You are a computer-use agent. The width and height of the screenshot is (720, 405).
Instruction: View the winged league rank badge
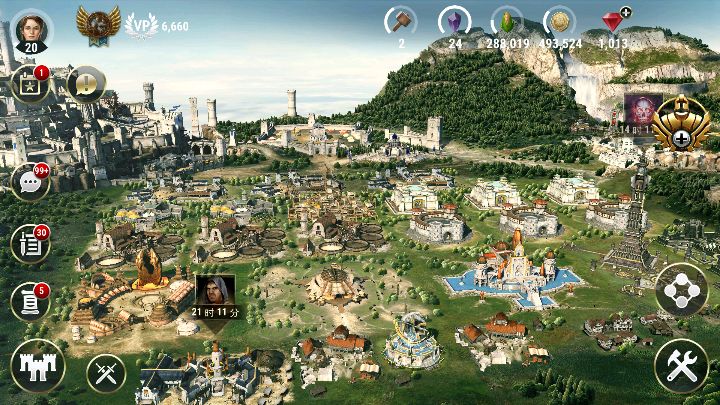[98, 22]
